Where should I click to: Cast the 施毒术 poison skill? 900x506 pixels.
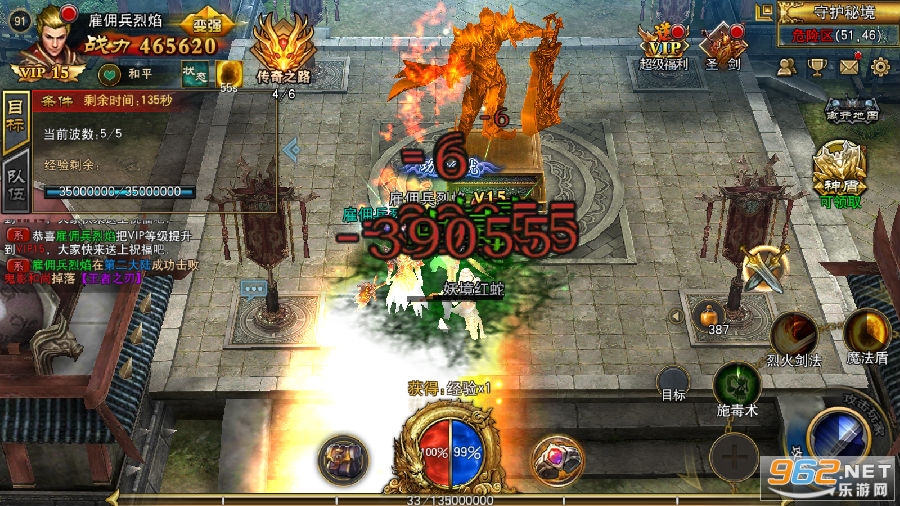pyautogui.click(x=737, y=388)
